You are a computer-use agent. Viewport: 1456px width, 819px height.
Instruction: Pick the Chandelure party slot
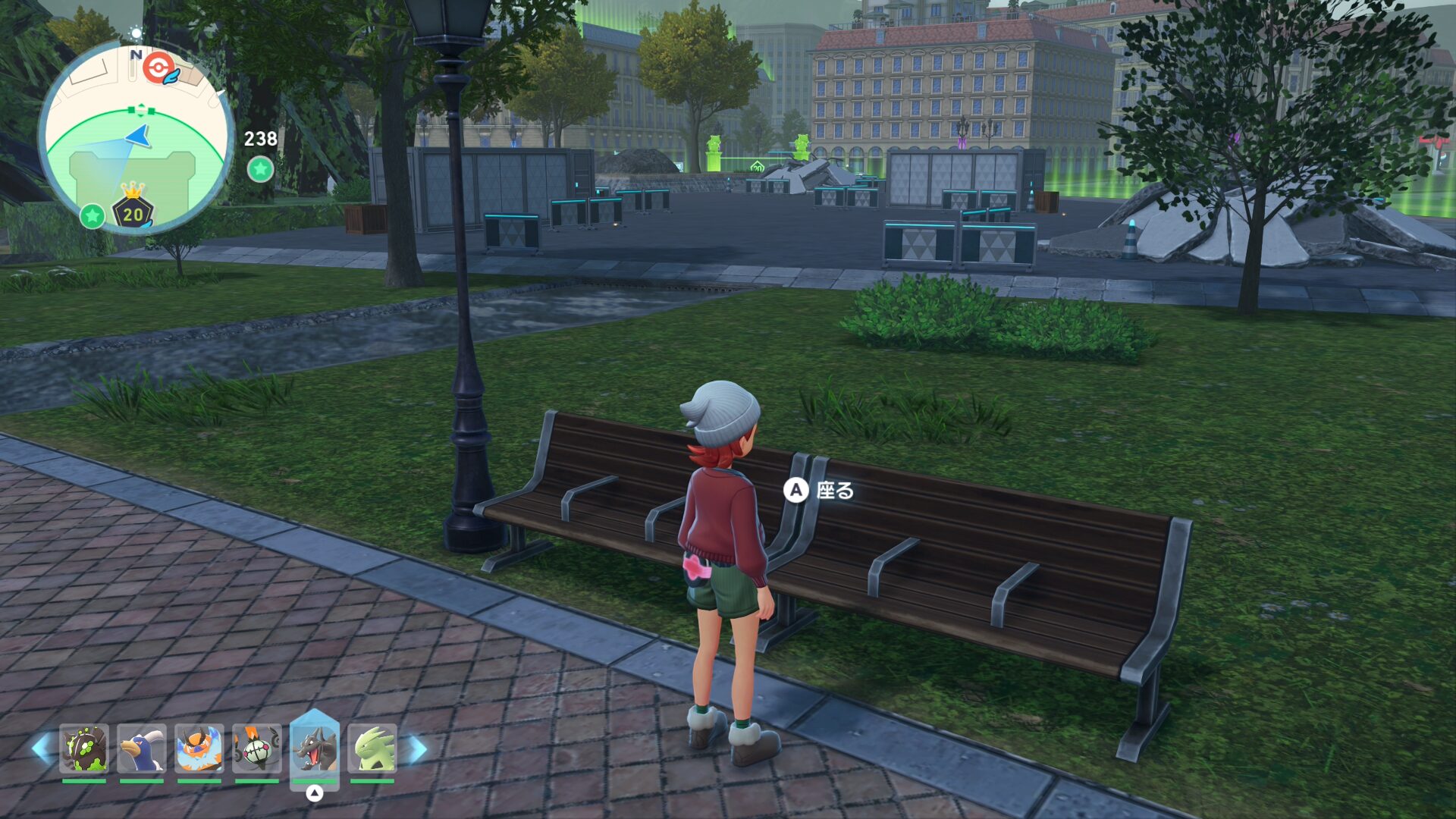(x=256, y=748)
